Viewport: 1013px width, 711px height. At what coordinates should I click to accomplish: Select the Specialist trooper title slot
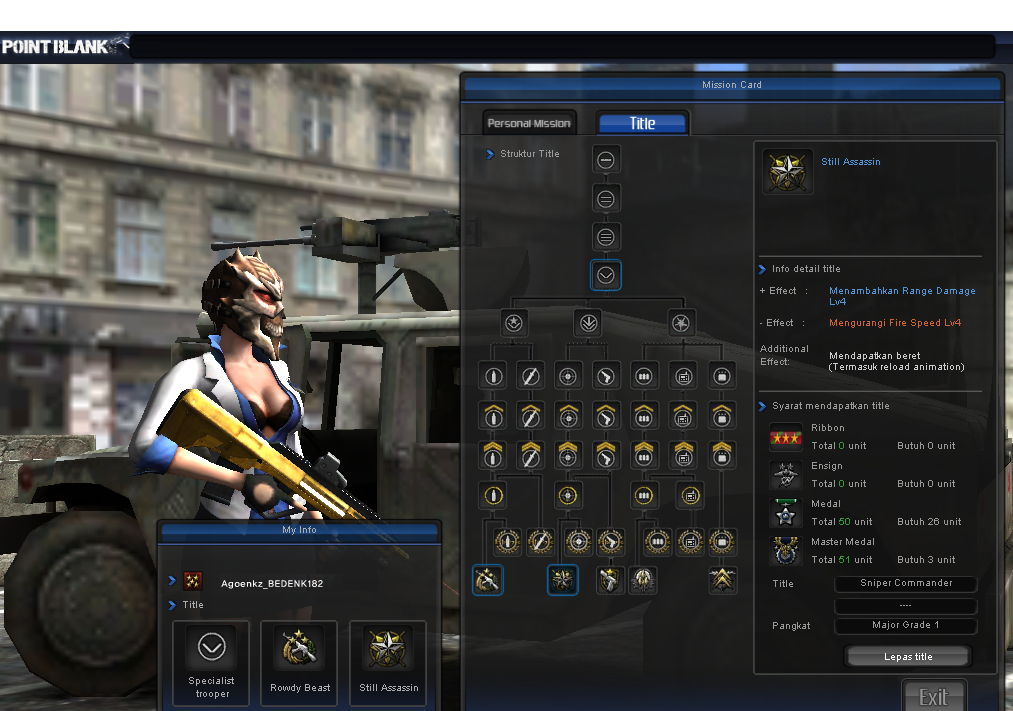coord(211,663)
